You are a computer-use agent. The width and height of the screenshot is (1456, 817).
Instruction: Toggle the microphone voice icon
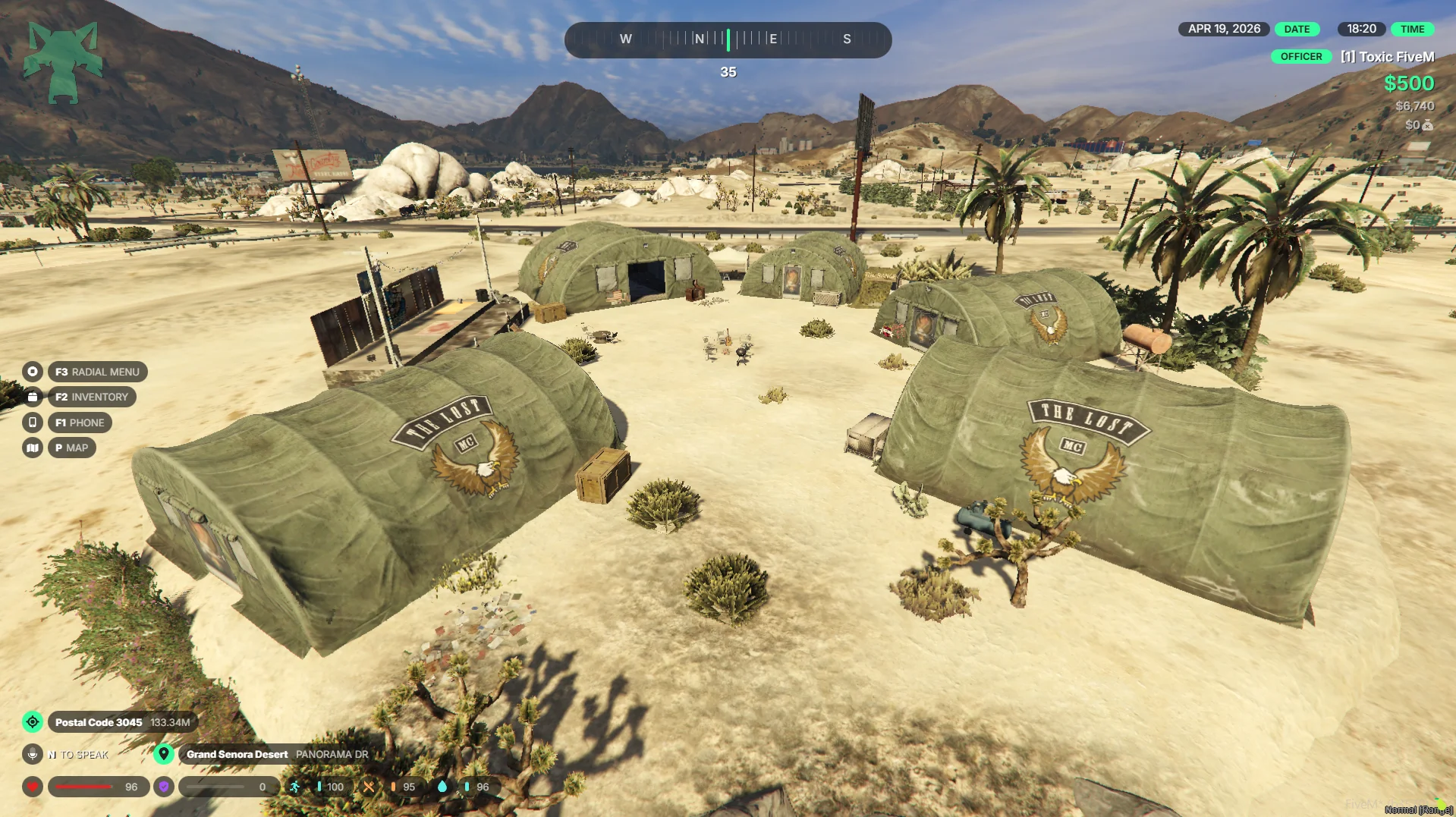tap(33, 754)
